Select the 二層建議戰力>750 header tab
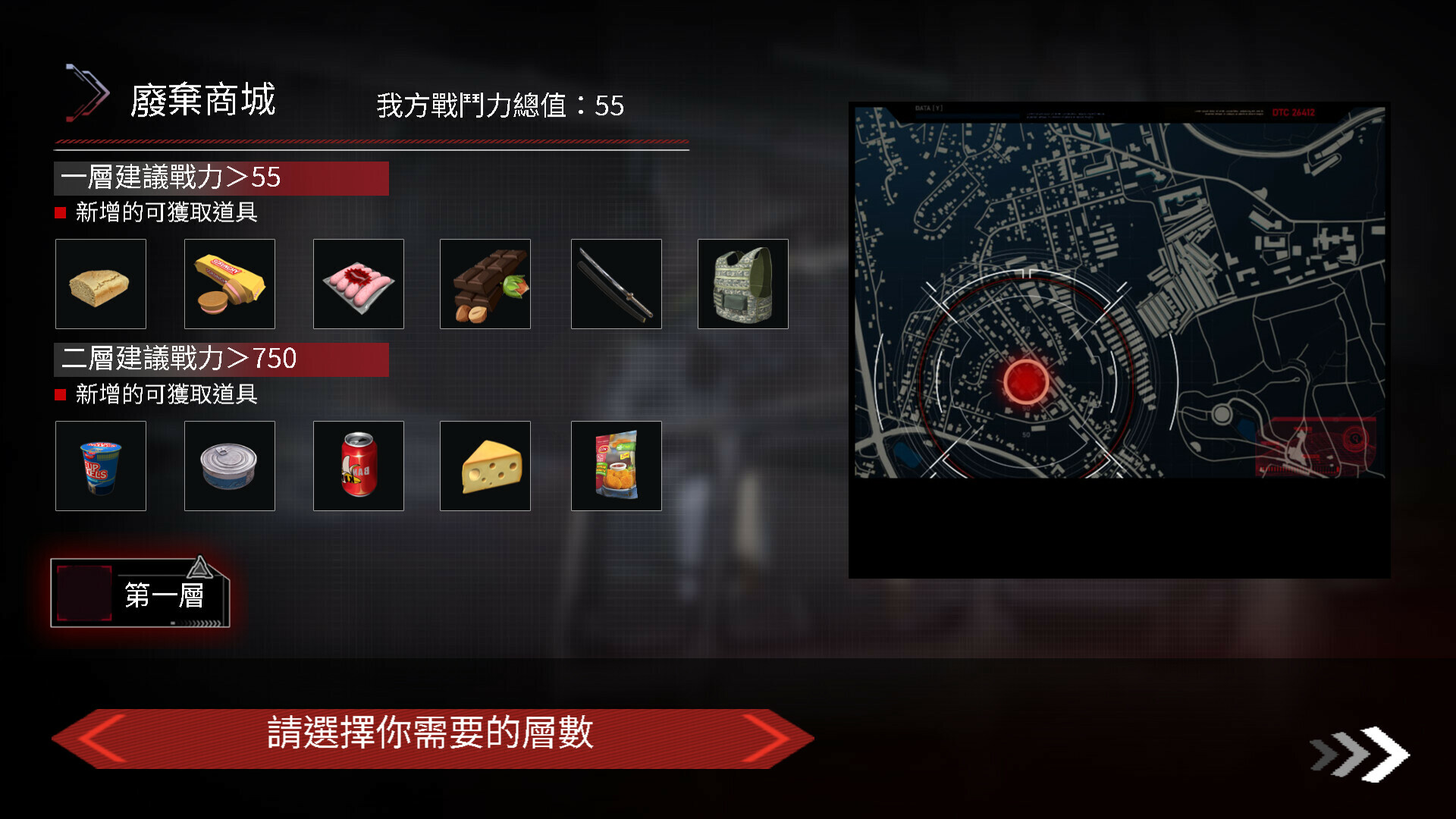 click(x=220, y=359)
